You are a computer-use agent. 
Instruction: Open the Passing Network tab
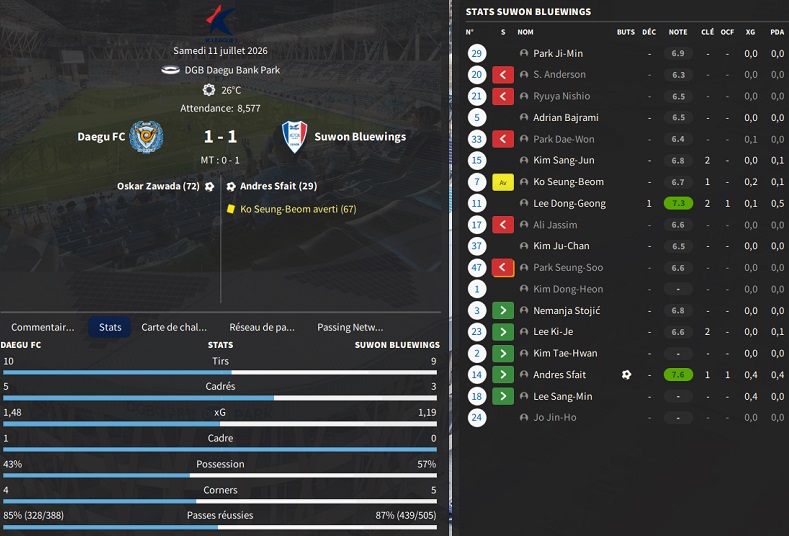pyautogui.click(x=350, y=327)
